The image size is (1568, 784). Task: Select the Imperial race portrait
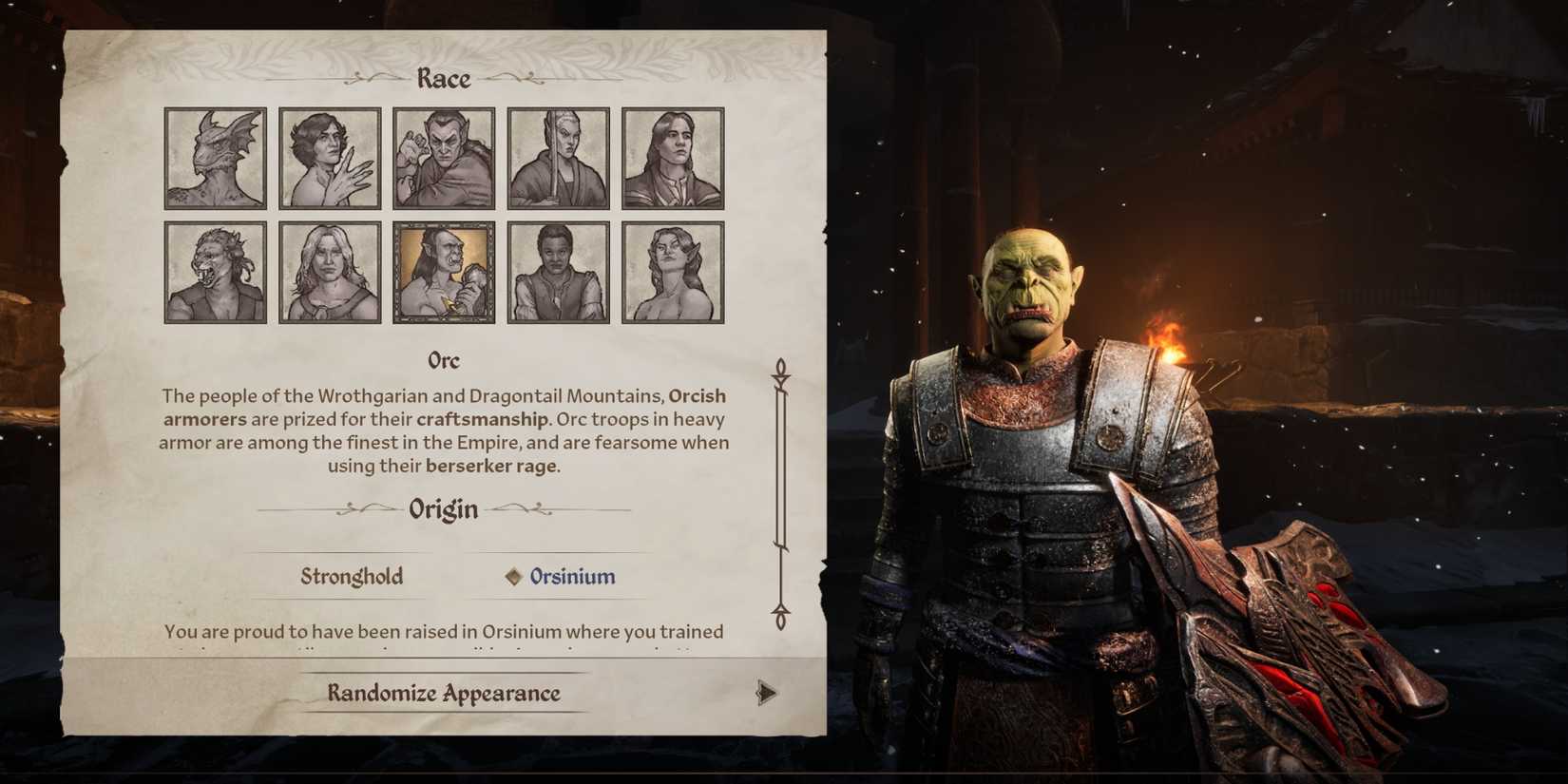click(672, 155)
